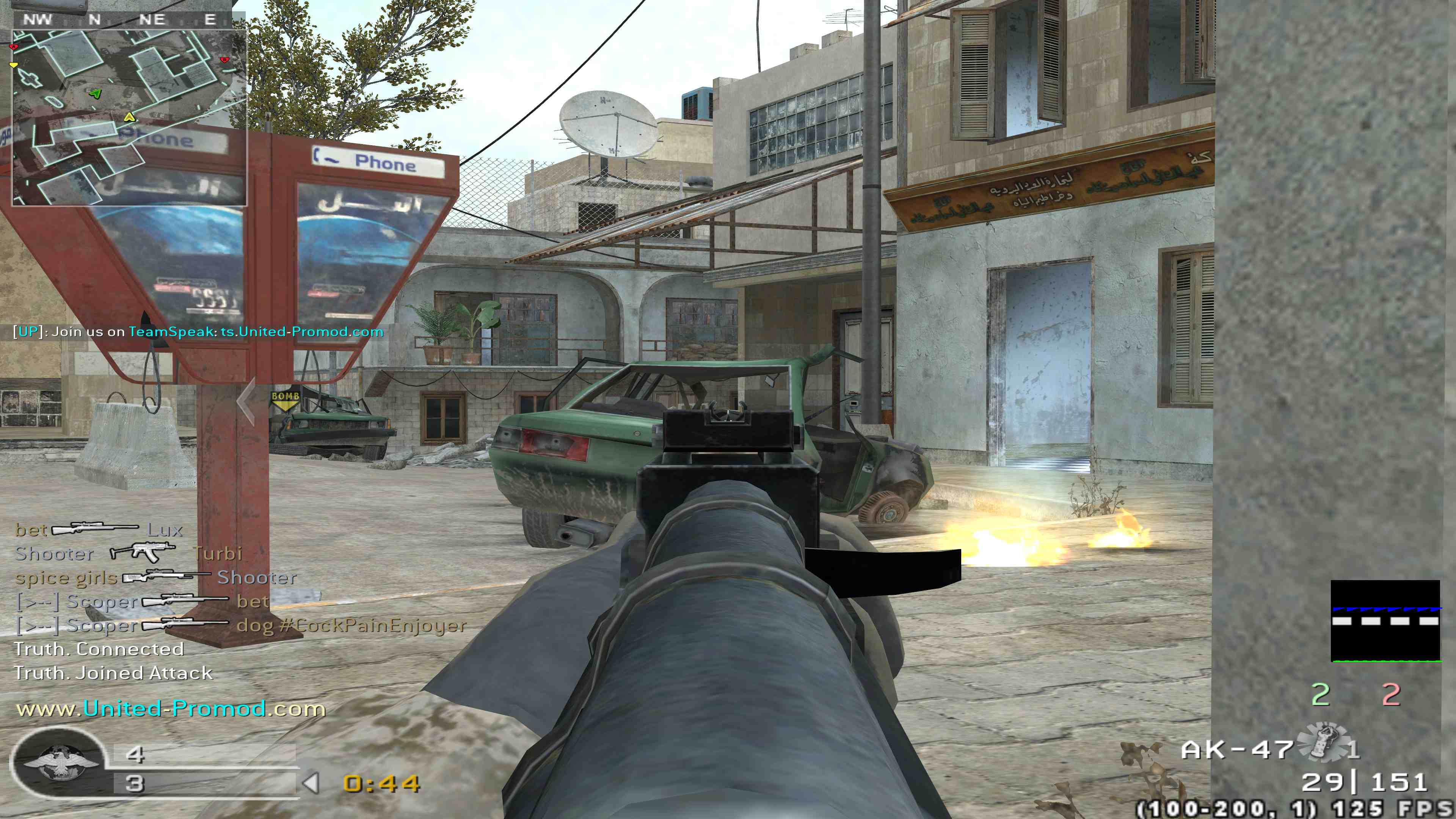Click the TeamSpeak server address in chat
Image resolution: width=1456 pixels, height=819 pixels.
point(302,332)
